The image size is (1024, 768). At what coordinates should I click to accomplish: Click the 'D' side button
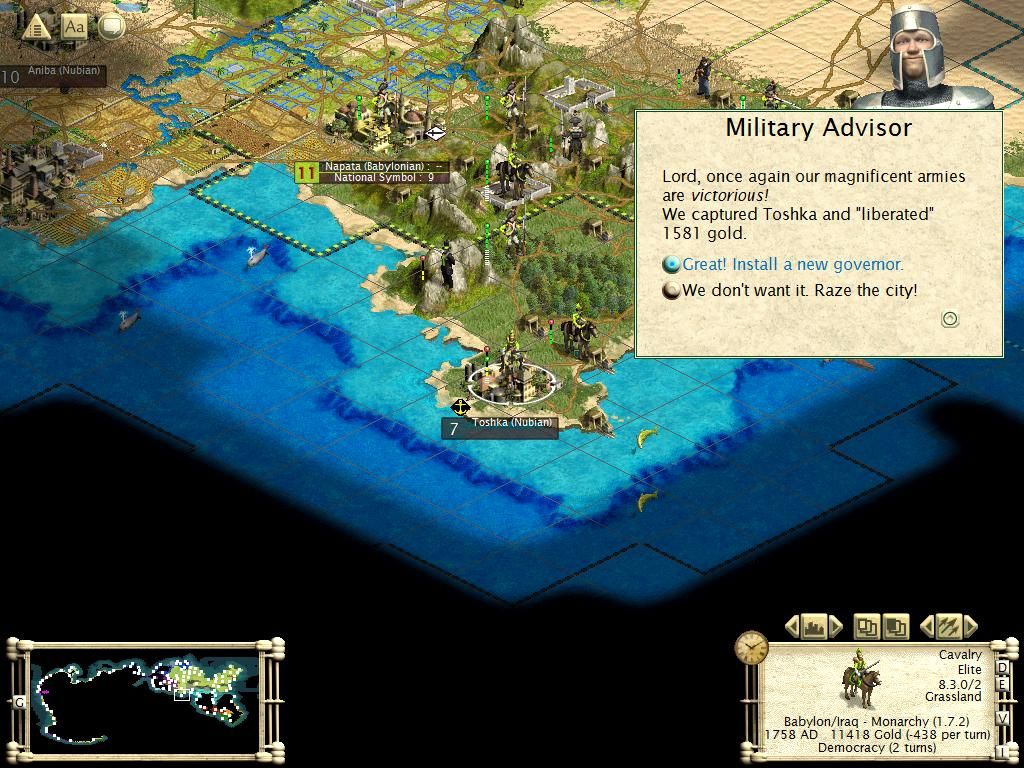pyautogui.click(x=1004, y=668)
